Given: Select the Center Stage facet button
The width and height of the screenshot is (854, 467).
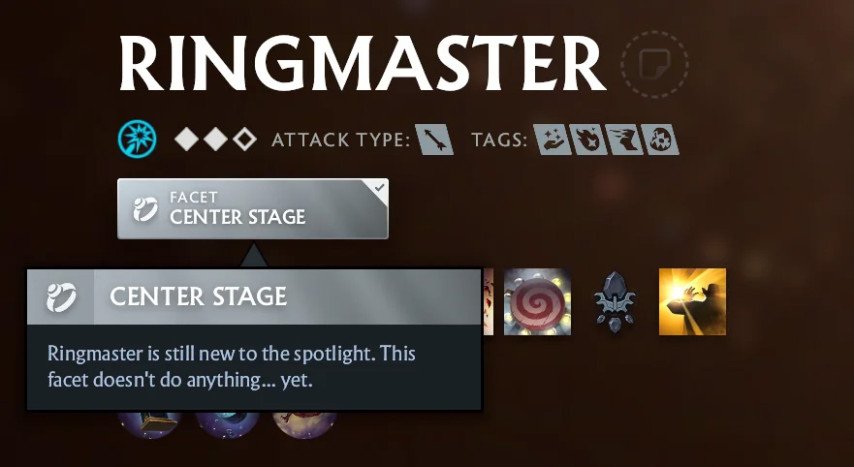Looking at the screenshot, I should click(x=252, y=208).
